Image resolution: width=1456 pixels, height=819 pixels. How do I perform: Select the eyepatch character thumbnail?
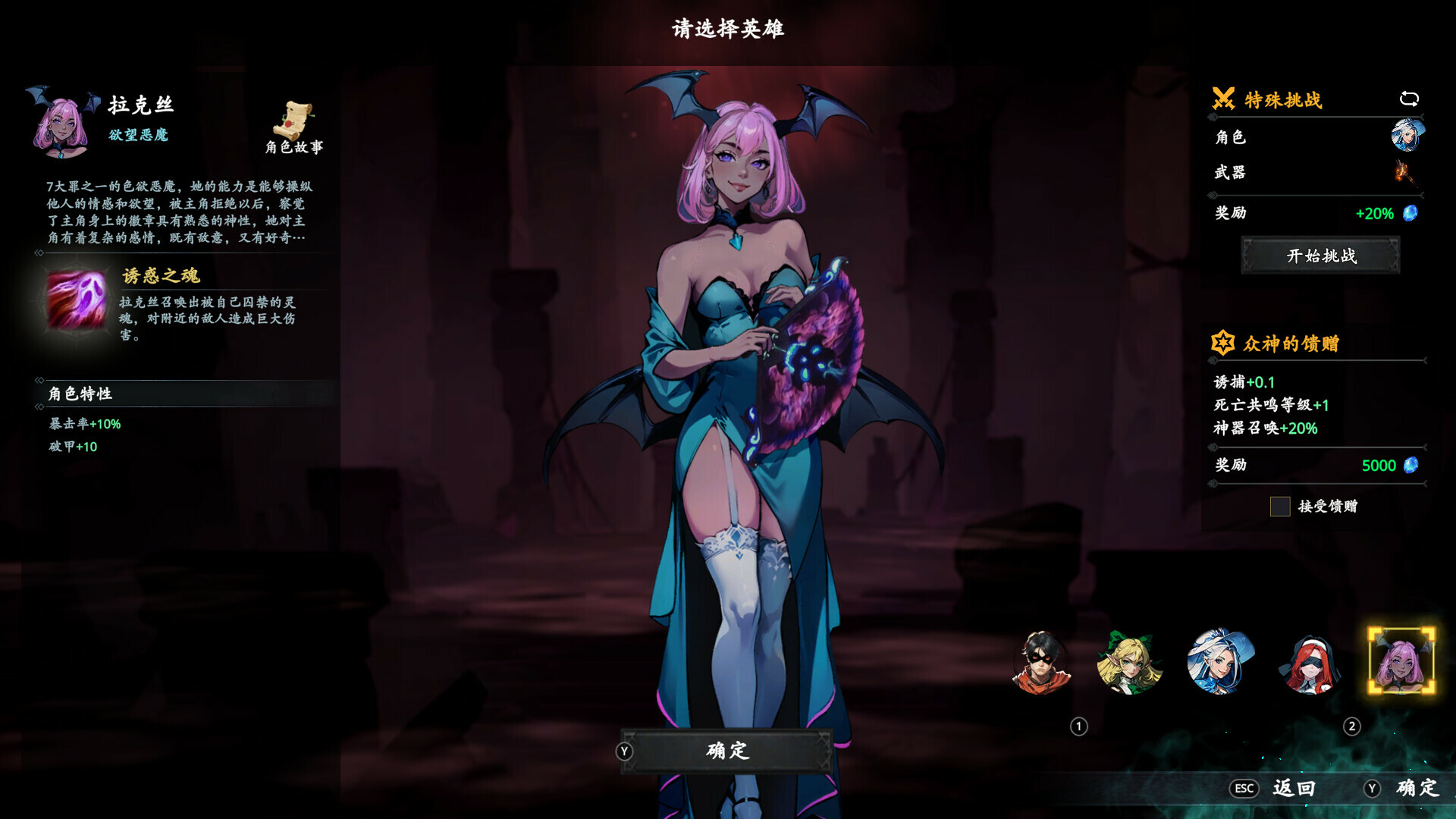tap(1042, 664)
